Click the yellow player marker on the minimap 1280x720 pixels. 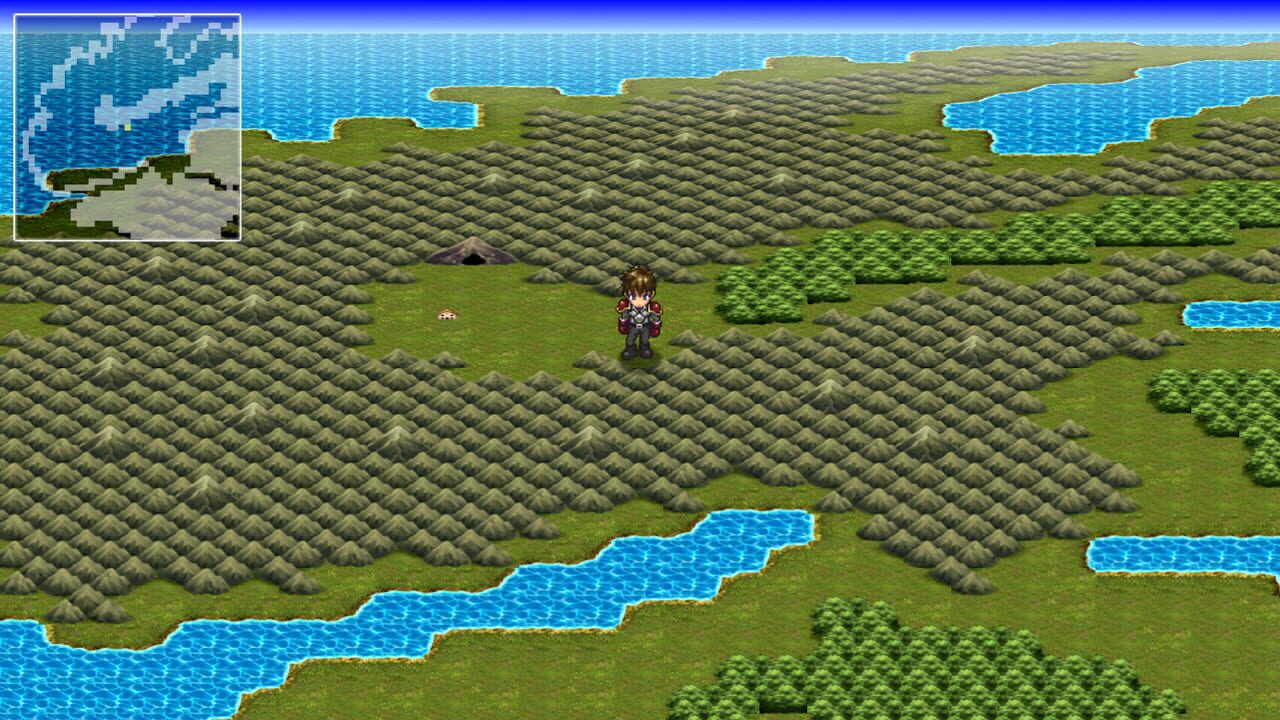coord(127,127)
